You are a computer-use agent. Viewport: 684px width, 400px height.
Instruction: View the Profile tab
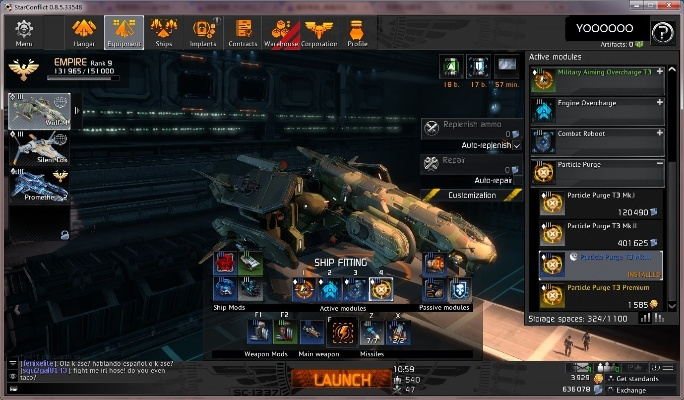[357, 32]
